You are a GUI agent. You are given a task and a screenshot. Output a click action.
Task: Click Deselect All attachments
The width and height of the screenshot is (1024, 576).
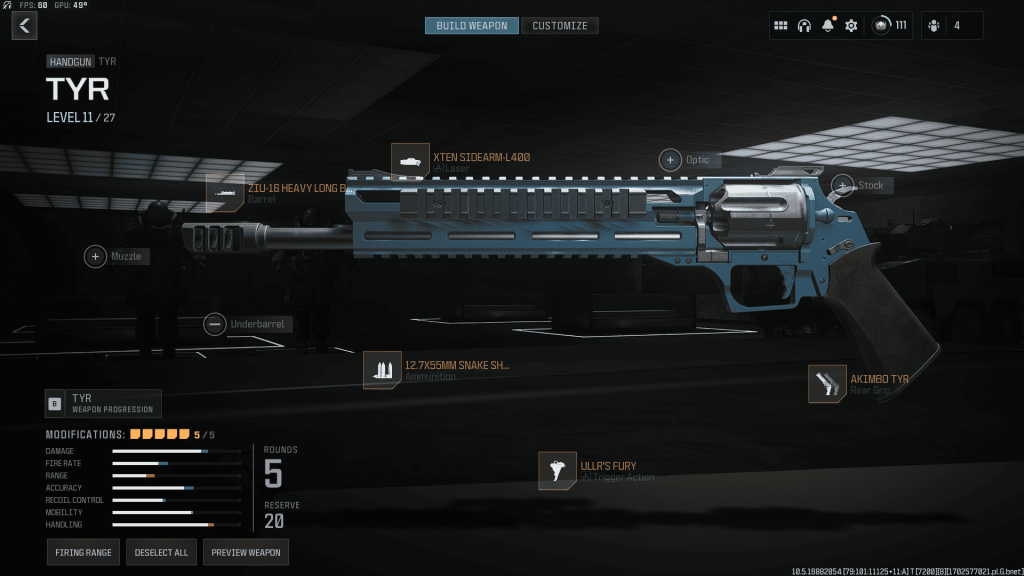(x=161, y=552)
